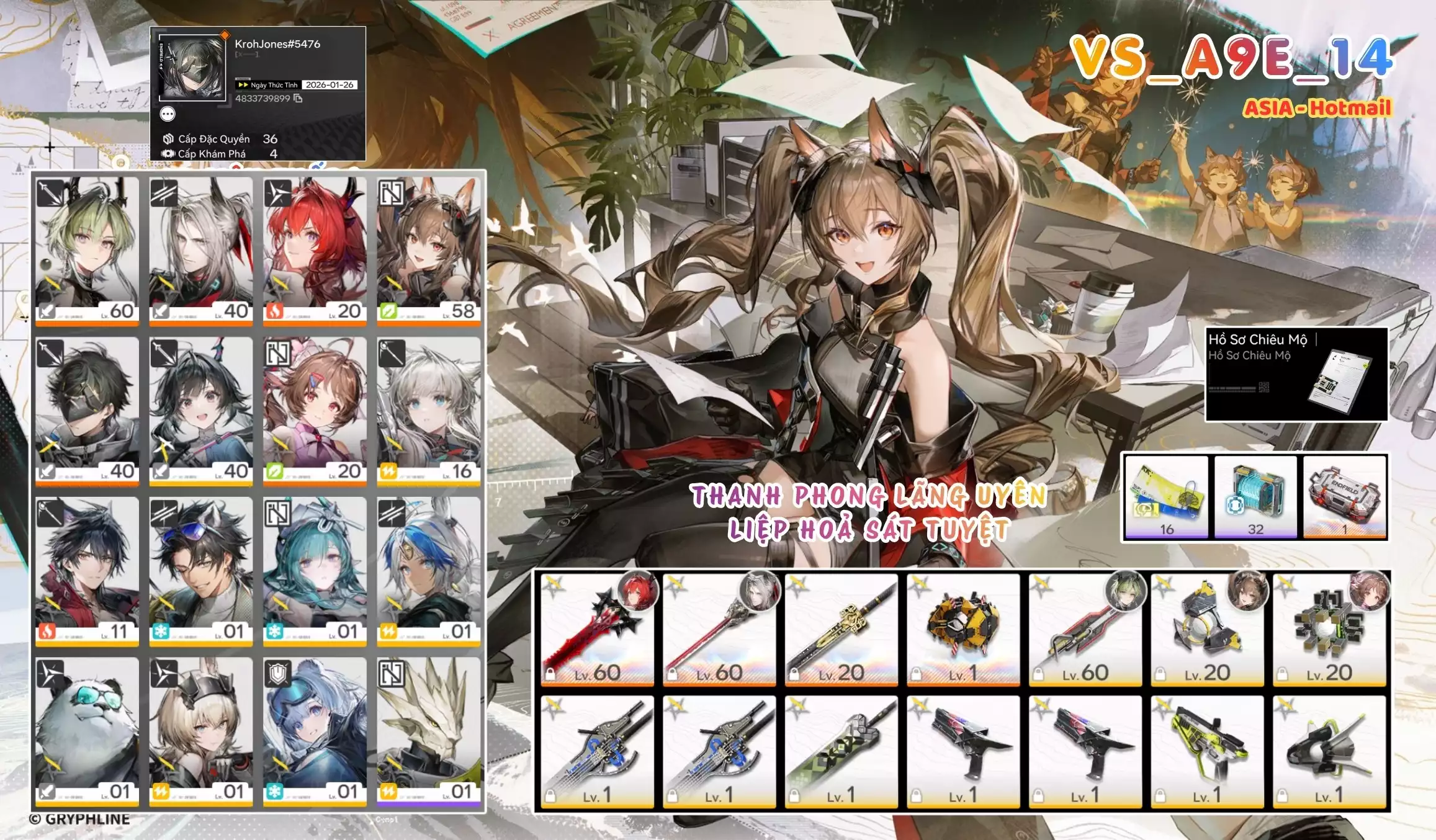Expand the yellow double-arrow beside Ngày Thức Tỉnh
Screen dimensions: 1436x840
tap(243, 85)
